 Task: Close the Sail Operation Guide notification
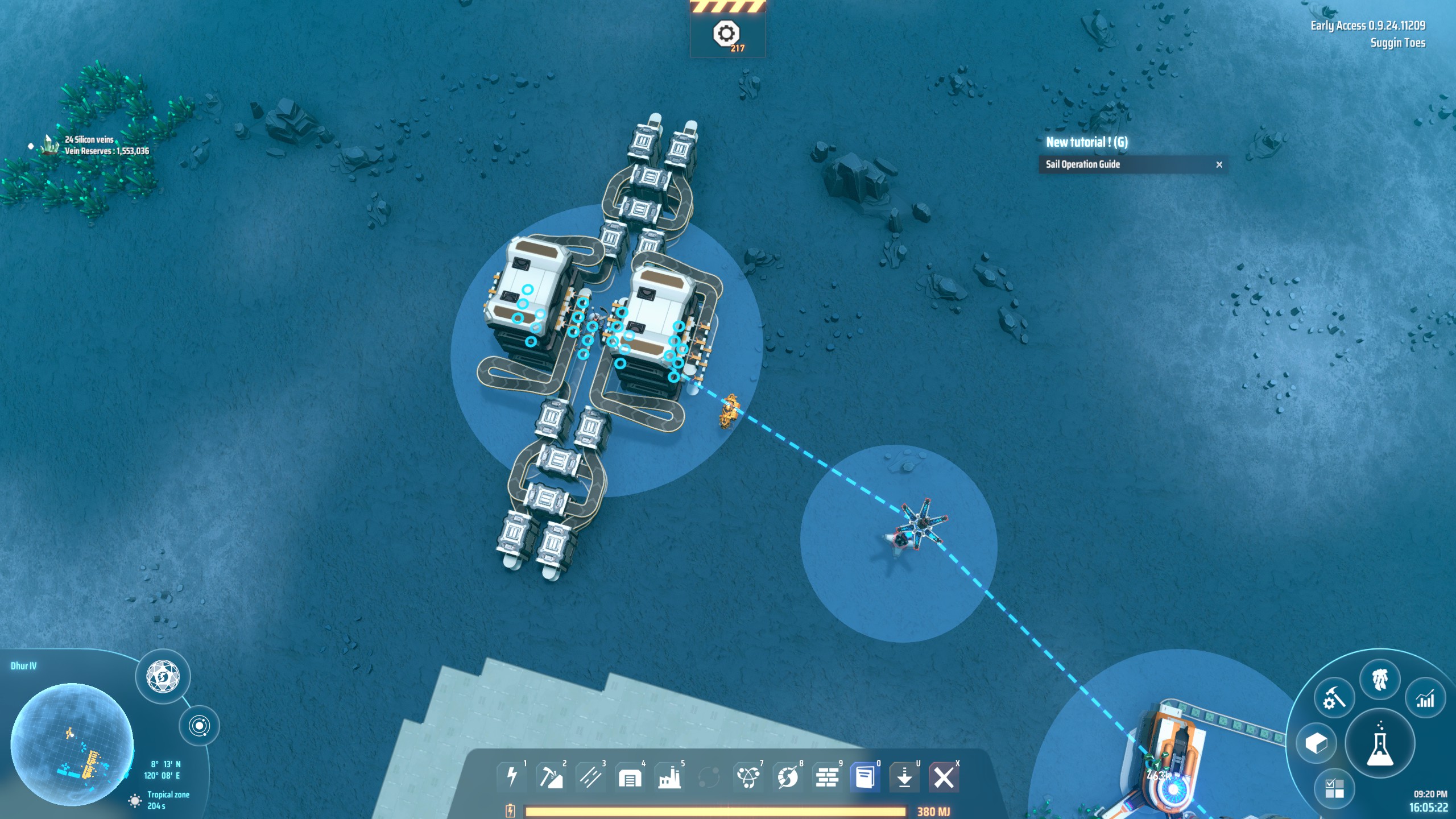[x=1219, y=164]
